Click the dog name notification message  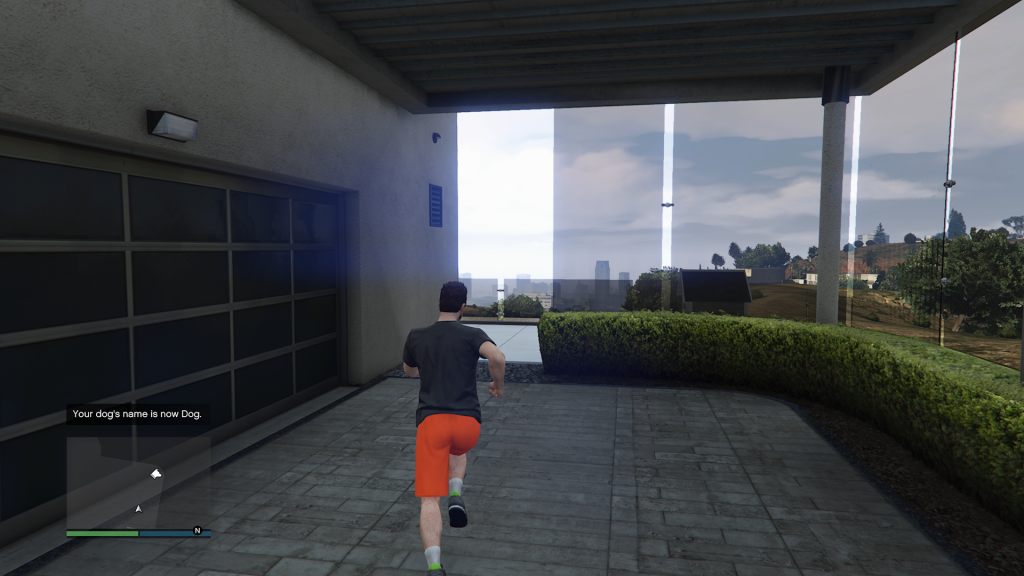(139, 414)
